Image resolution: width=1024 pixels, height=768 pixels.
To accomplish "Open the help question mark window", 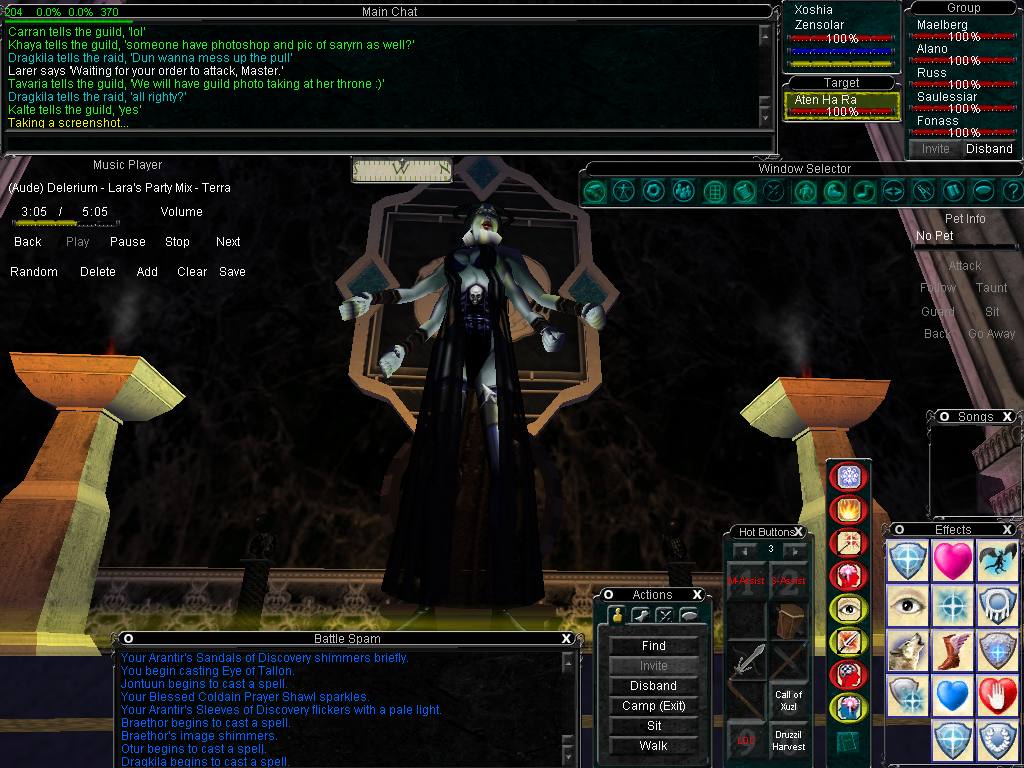I will [1011, 190].
